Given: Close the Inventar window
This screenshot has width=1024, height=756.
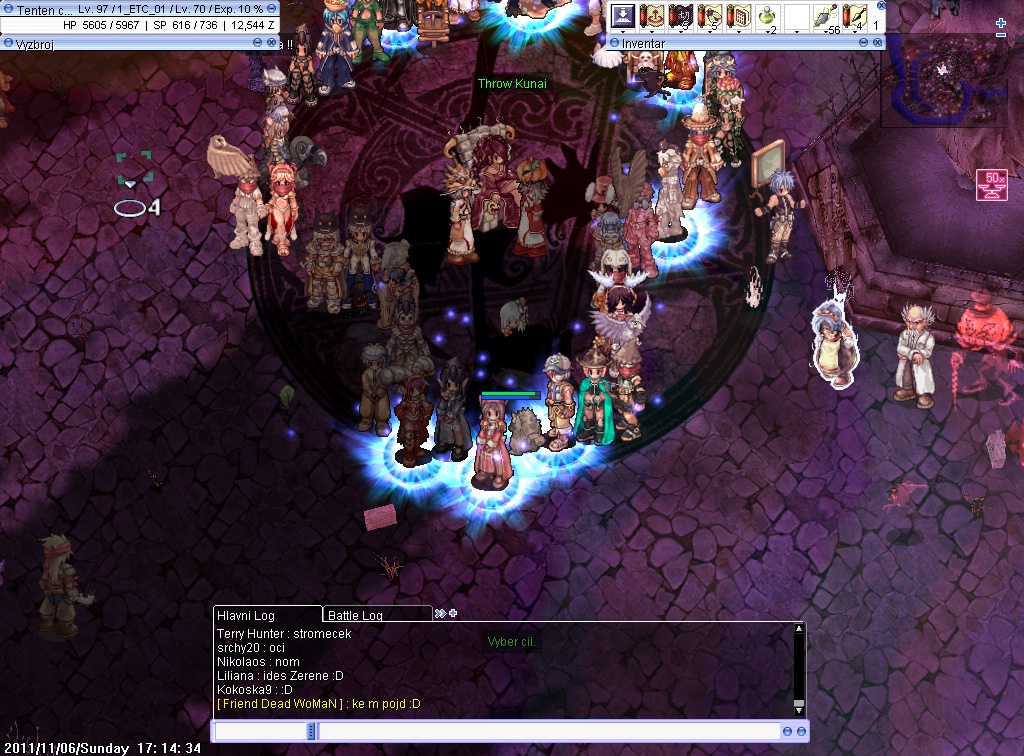Looking at the screenshot, I should [878, 43].
